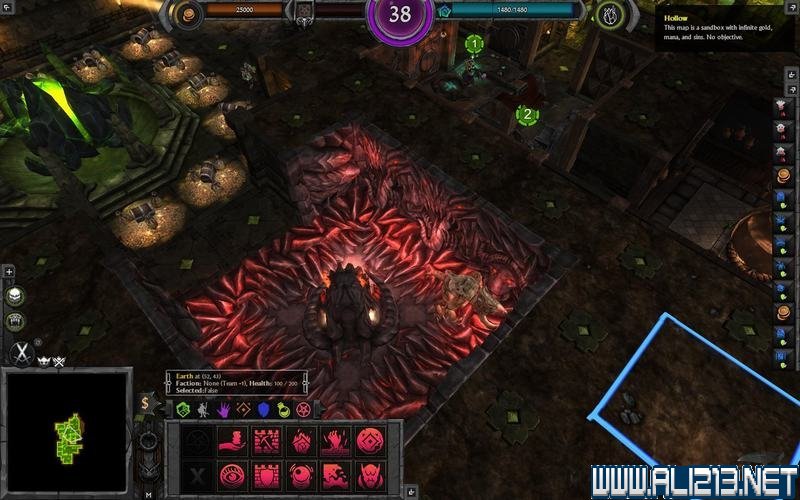Select the green numbered marker 2

(527, 115)
